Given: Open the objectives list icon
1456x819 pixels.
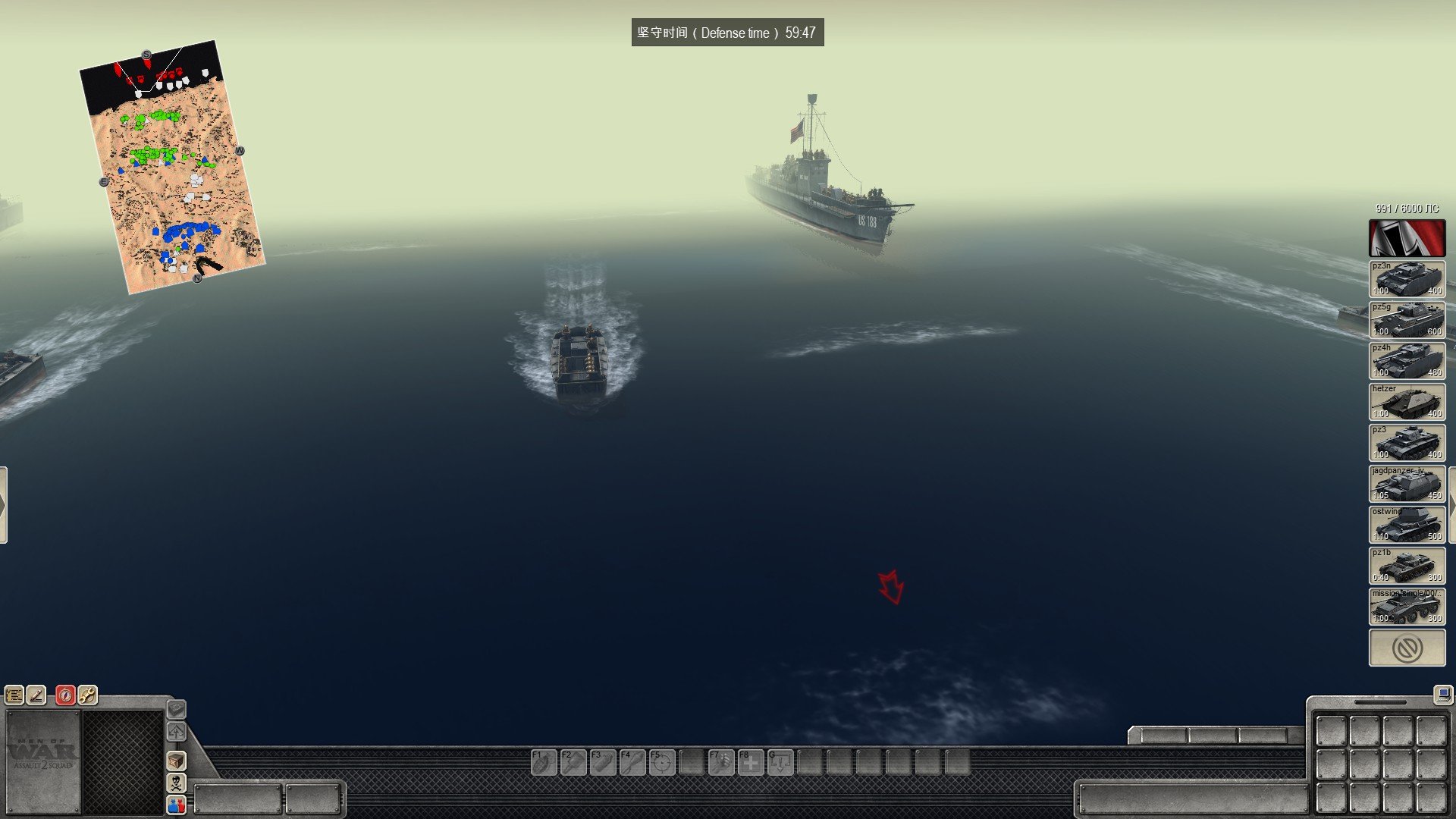Looking at the screenshot, I should [14, 695].
